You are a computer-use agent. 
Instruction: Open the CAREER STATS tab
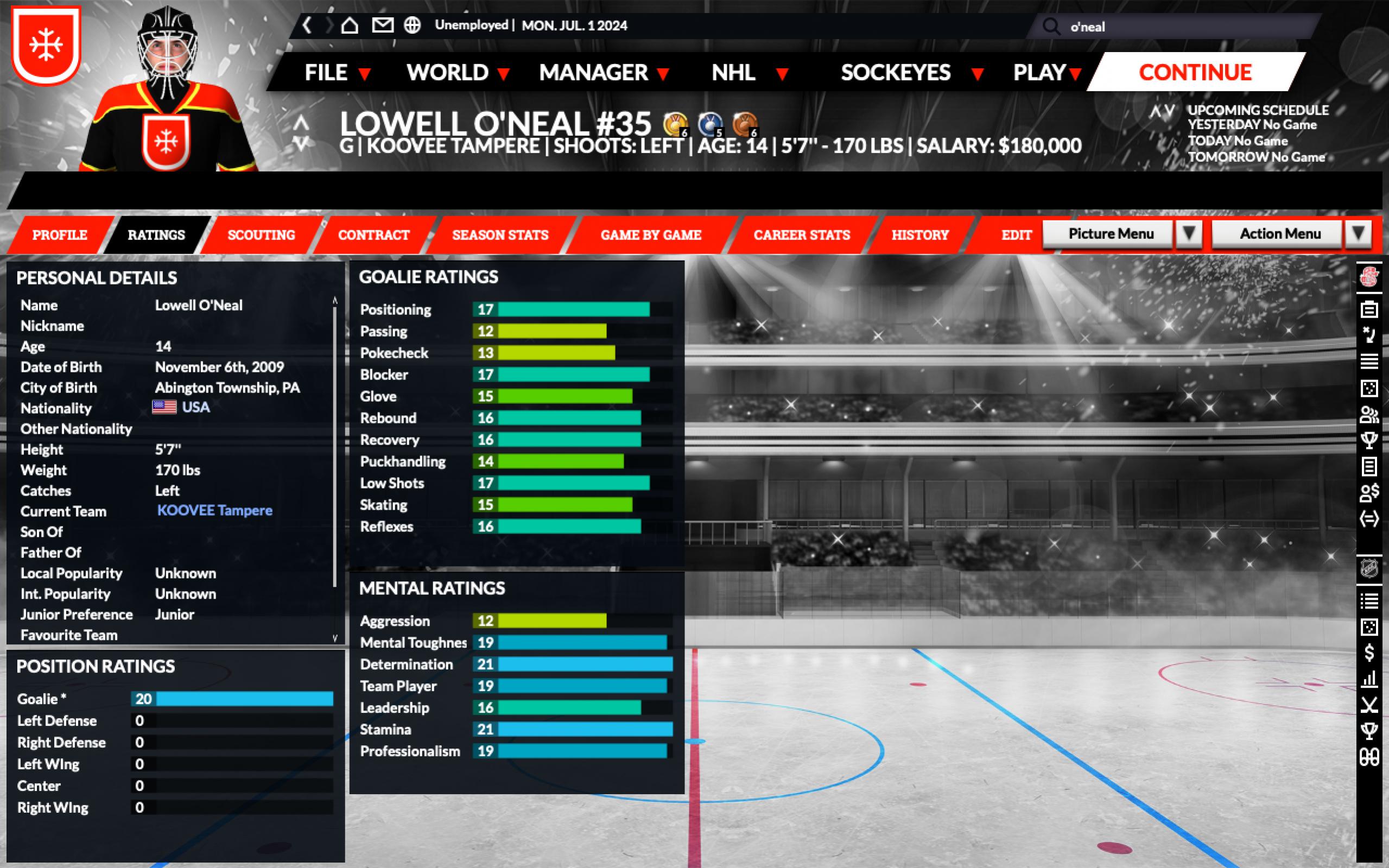[x=801, y=235]
